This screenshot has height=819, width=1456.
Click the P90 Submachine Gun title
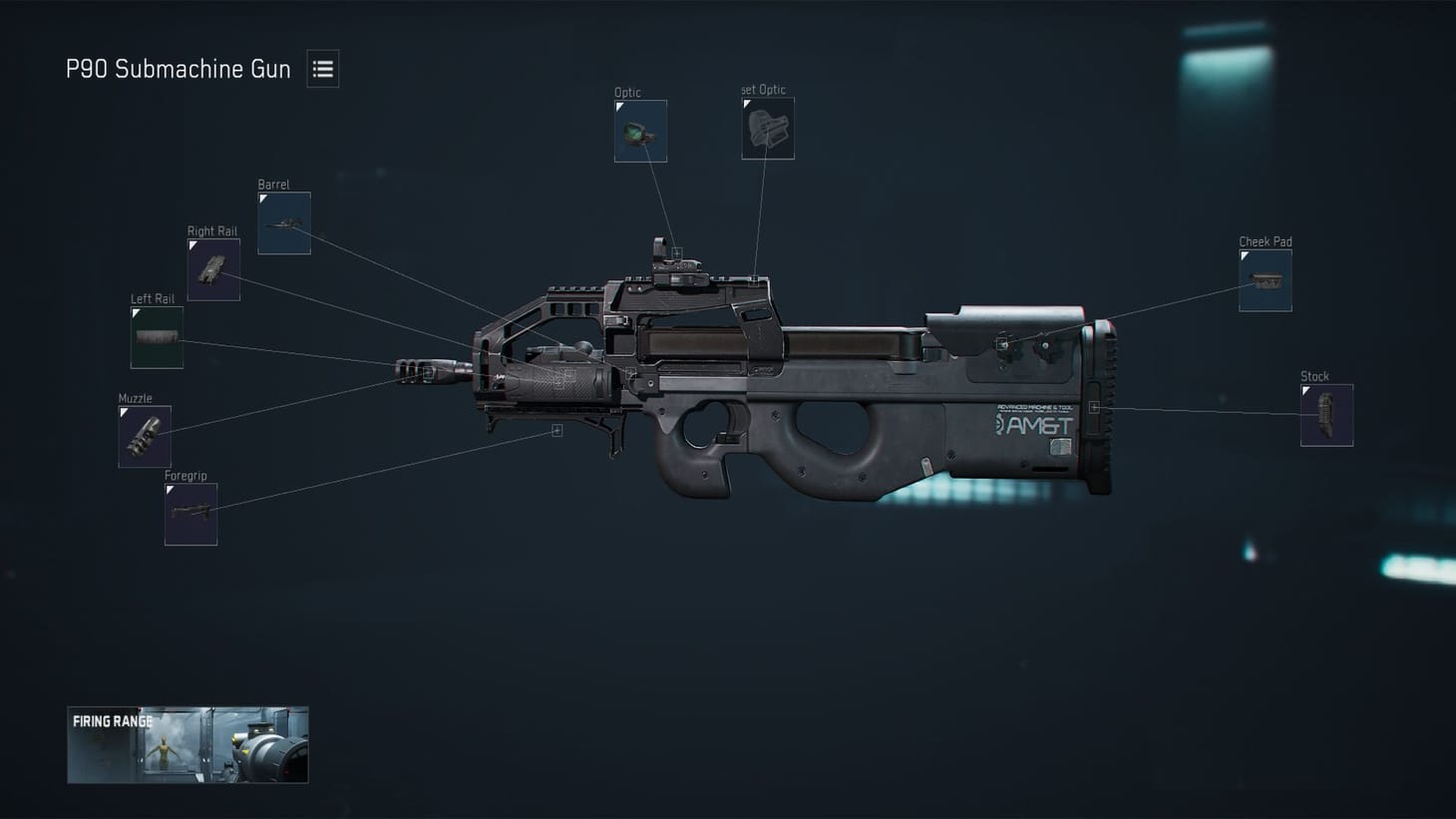point(178,69)
